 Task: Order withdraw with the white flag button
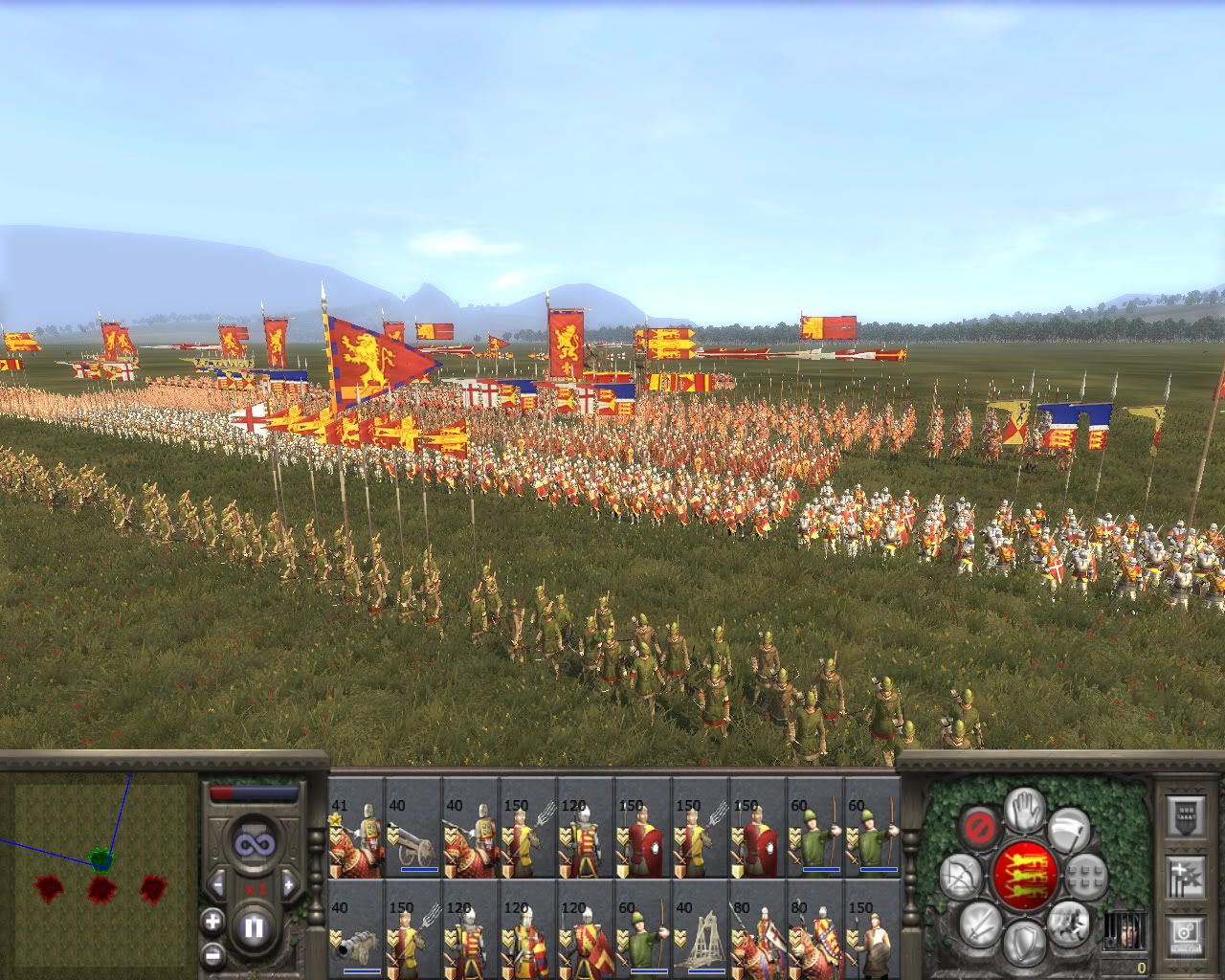pyautogui.click(x=1066, y=828)
